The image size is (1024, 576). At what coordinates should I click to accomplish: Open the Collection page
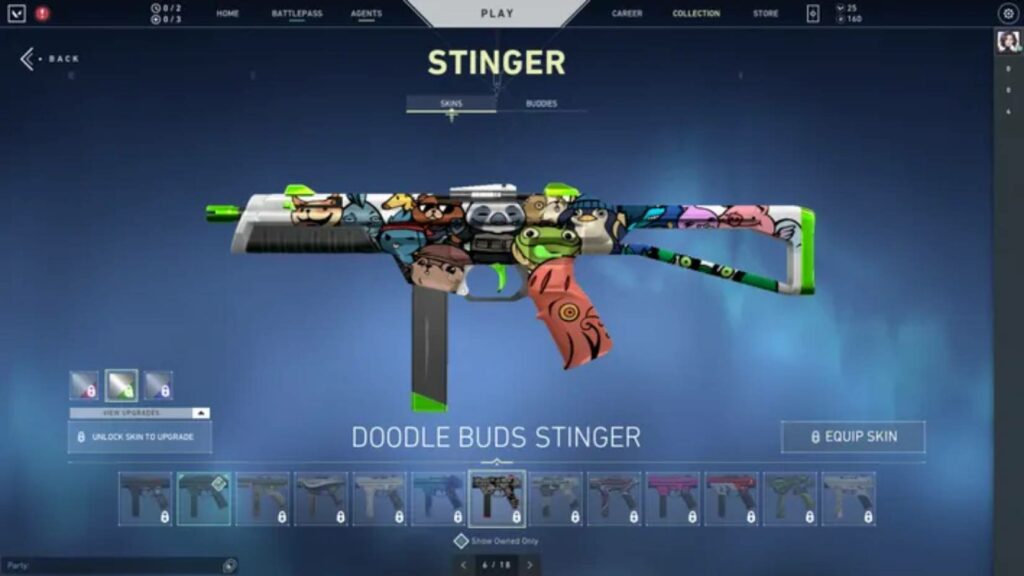(x=696, y=14)
